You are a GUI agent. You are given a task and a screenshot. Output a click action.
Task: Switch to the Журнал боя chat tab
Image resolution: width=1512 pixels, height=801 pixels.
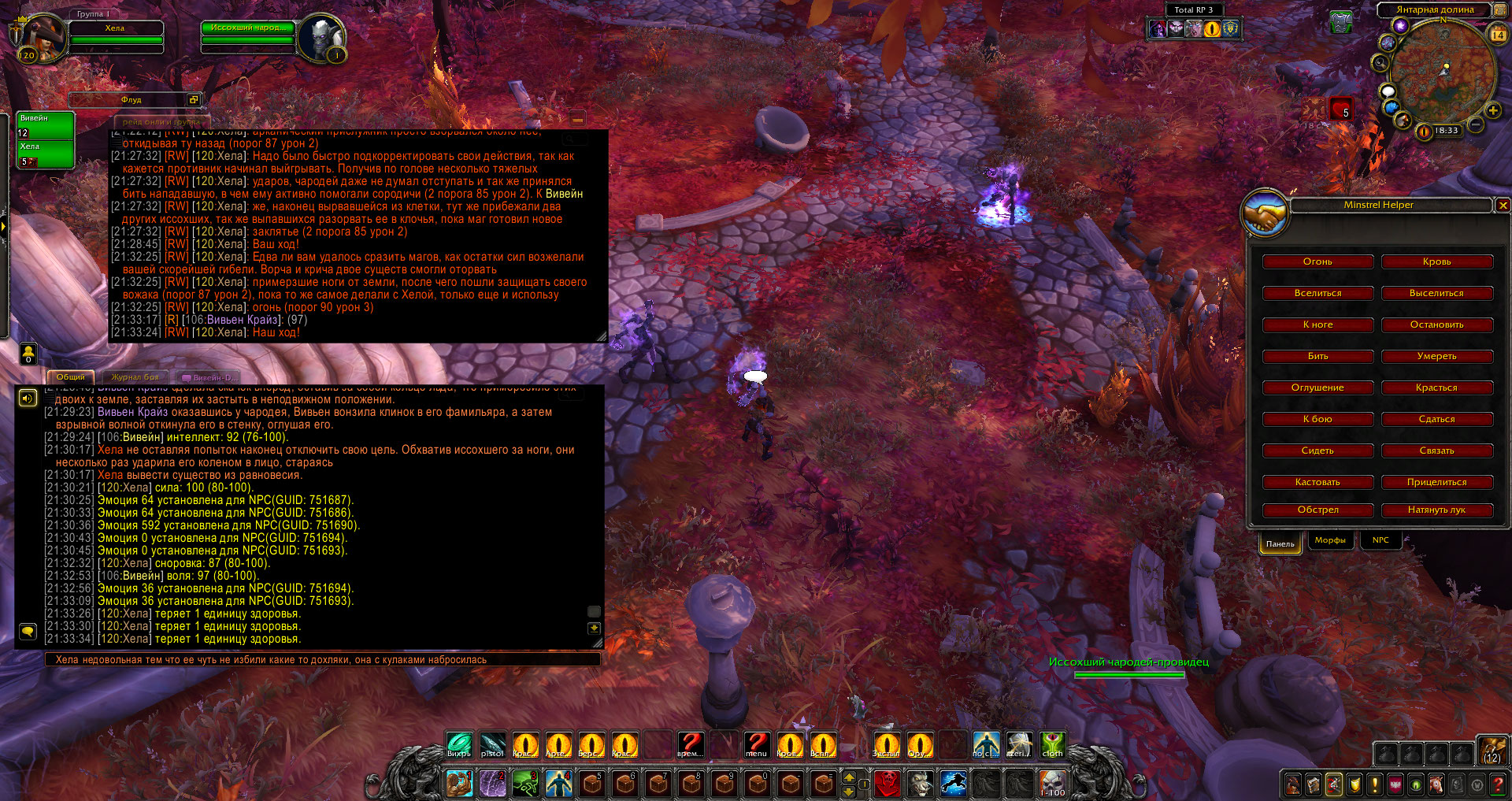pyautogui.click(x=135, y=377)
